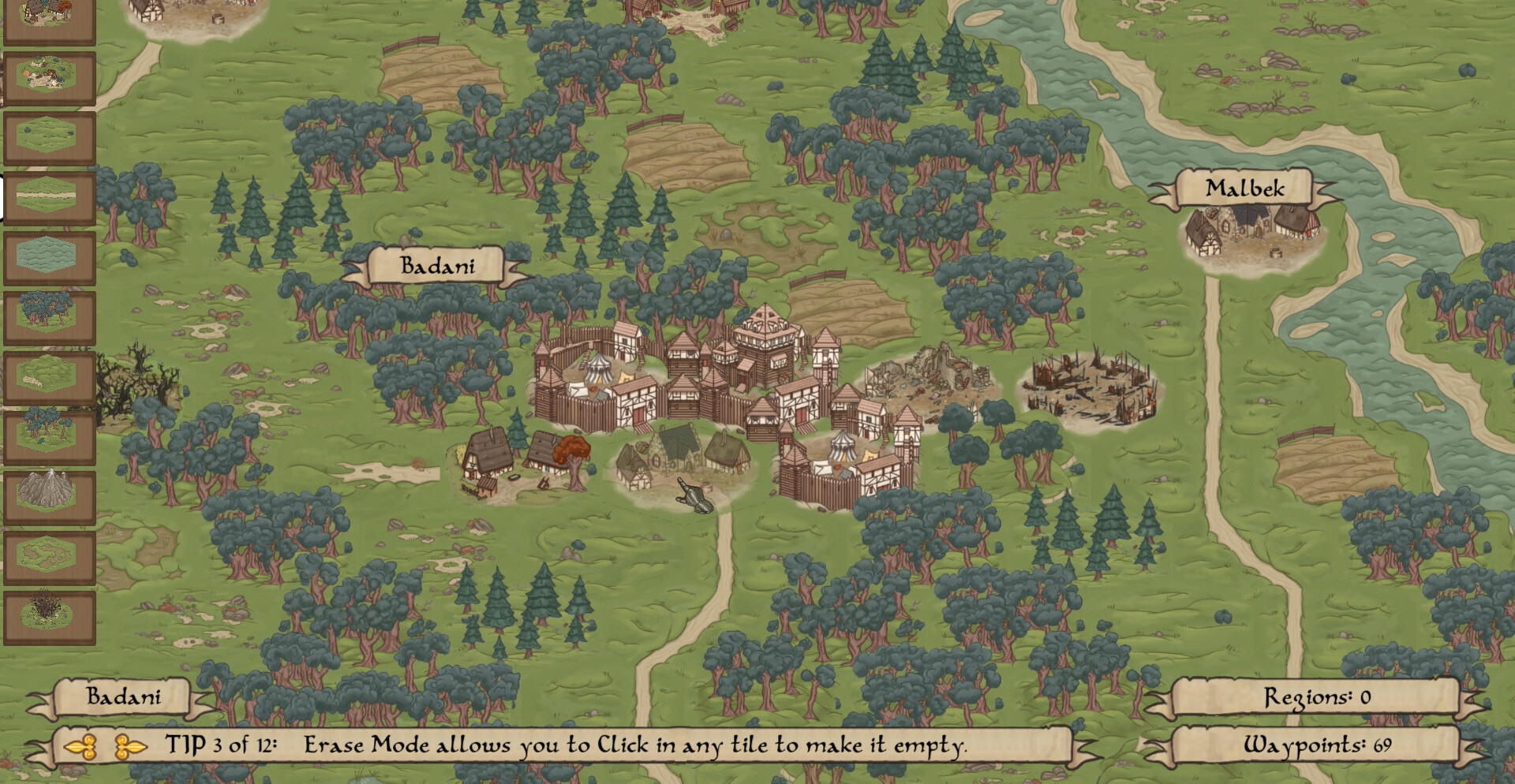The image size is (1515, 784).
Task: Select the plain grass tile with bushes
Action: (x=49, y=137)
